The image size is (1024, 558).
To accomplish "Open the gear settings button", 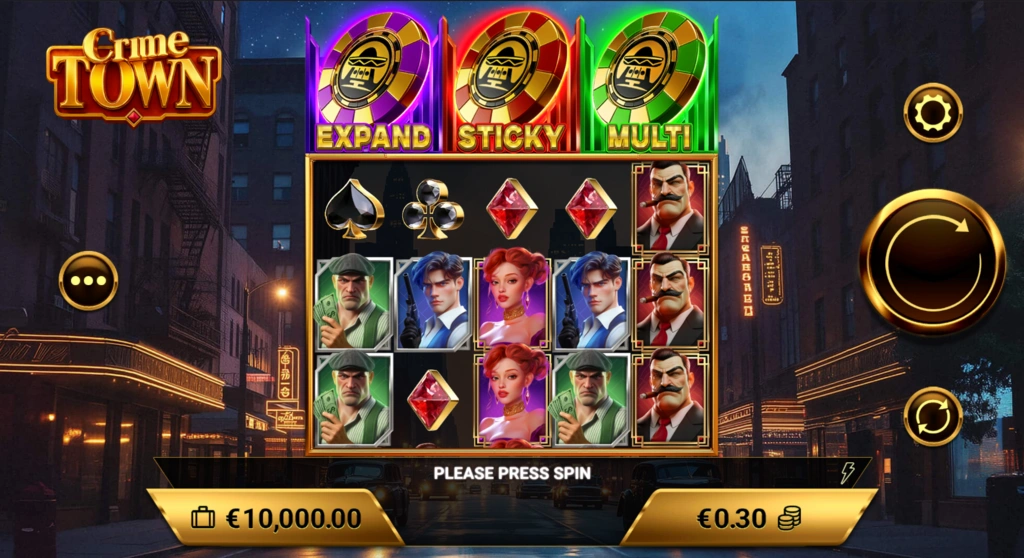I will [932, 113].
